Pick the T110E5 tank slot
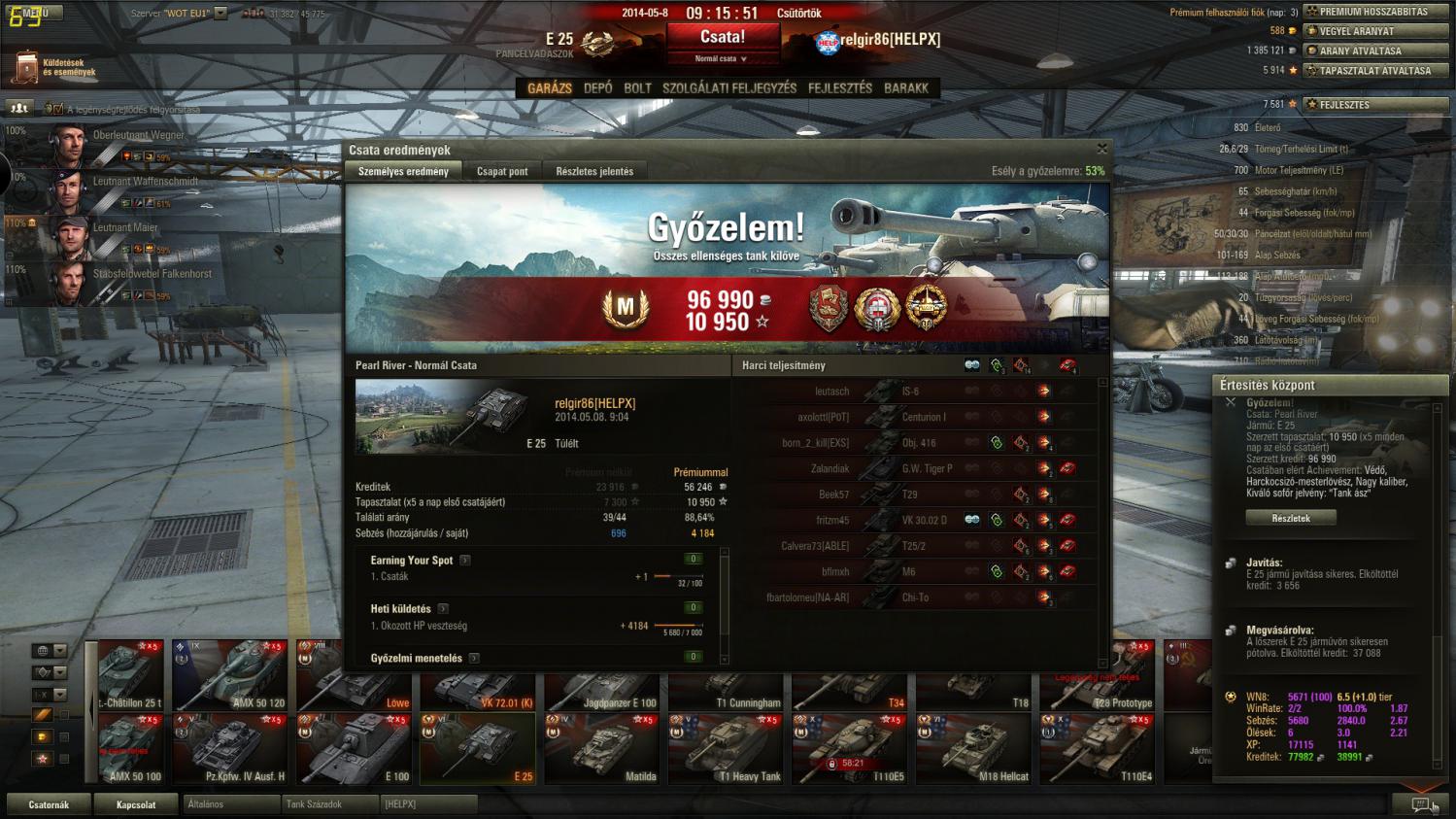Screen dimensions: 1456x819 click(850, 748)
